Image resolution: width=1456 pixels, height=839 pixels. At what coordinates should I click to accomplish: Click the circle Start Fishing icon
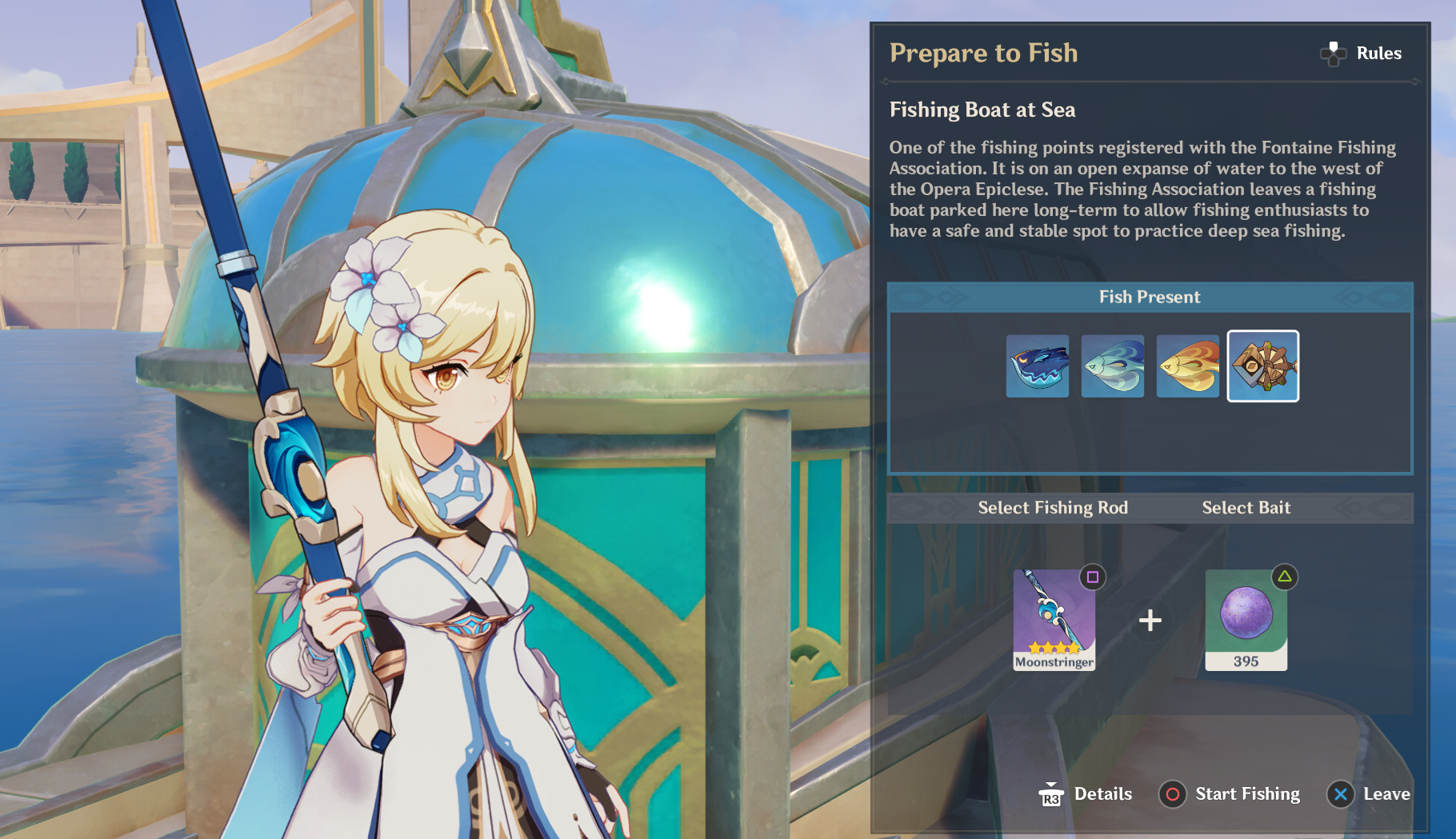point(1173,794)
